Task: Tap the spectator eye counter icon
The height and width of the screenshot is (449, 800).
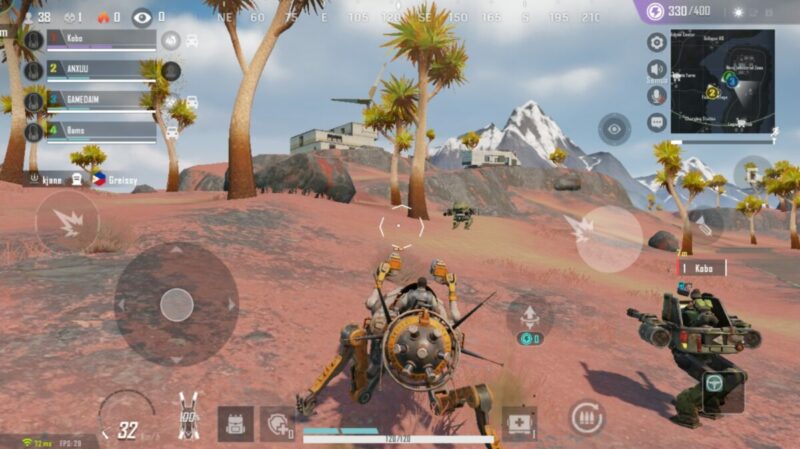Action: pyautogui.click(x=142, y=17)
